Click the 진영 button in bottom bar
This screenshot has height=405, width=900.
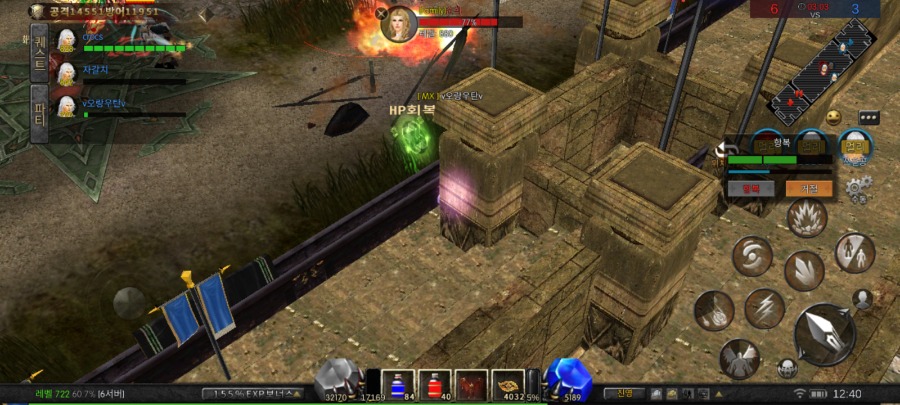click(x=624, y=393)
